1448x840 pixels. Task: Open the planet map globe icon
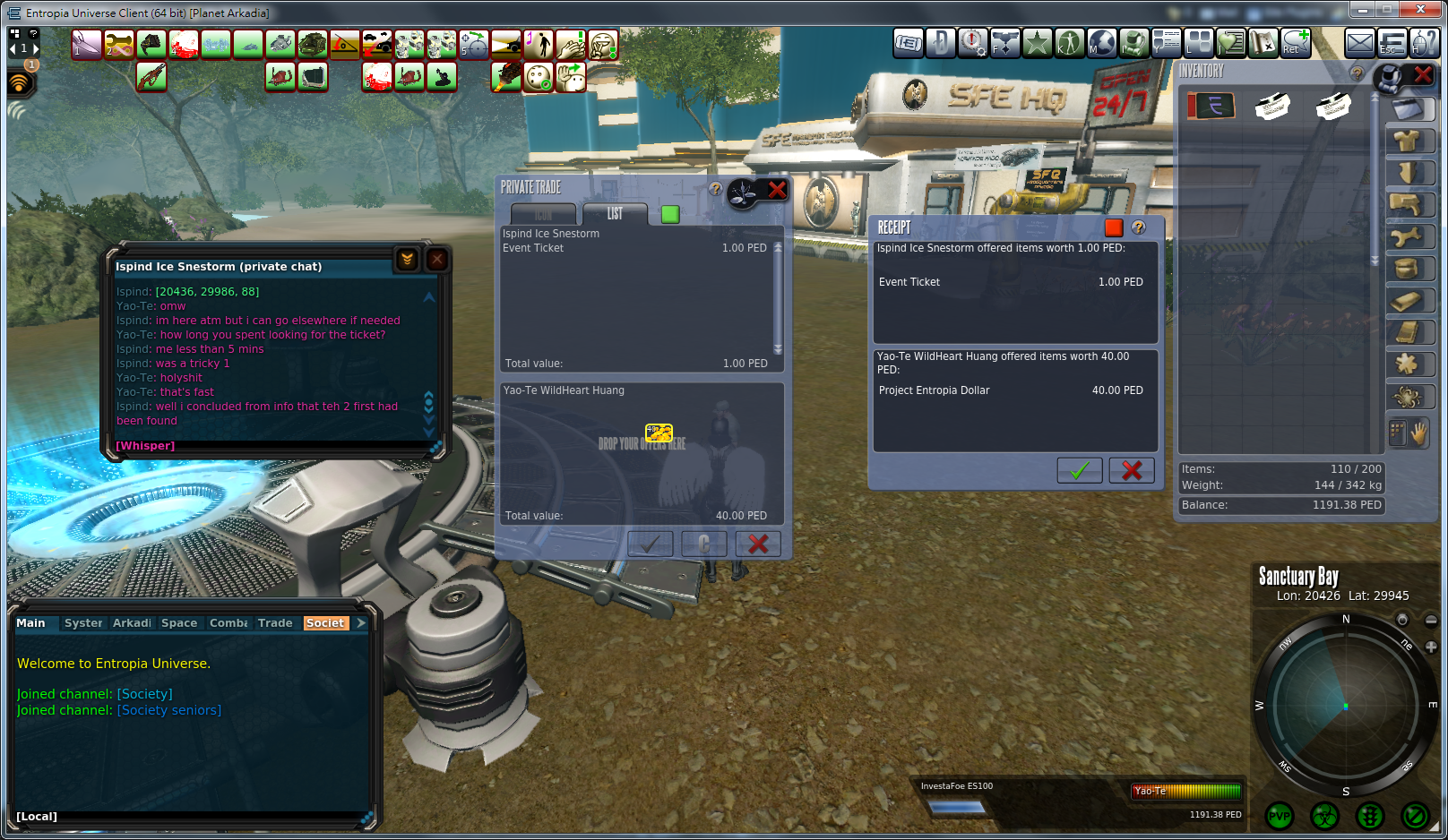coord(1102,43)
